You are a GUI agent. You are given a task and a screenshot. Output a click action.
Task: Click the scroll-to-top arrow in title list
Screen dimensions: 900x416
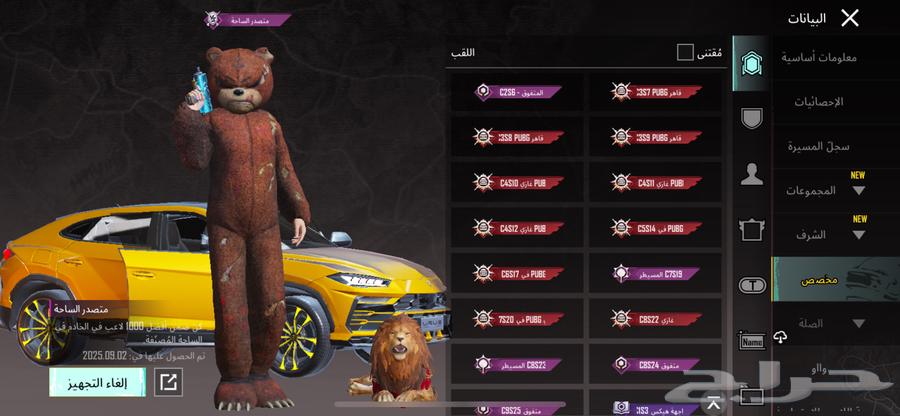(713, 404)
